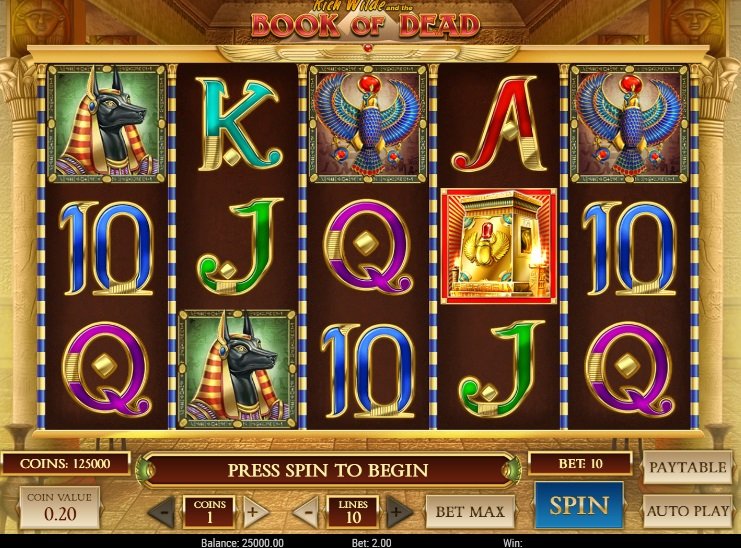Viewport: 741px width, 548px height.
Task: Reduce the number of lines
Action: 309,513
